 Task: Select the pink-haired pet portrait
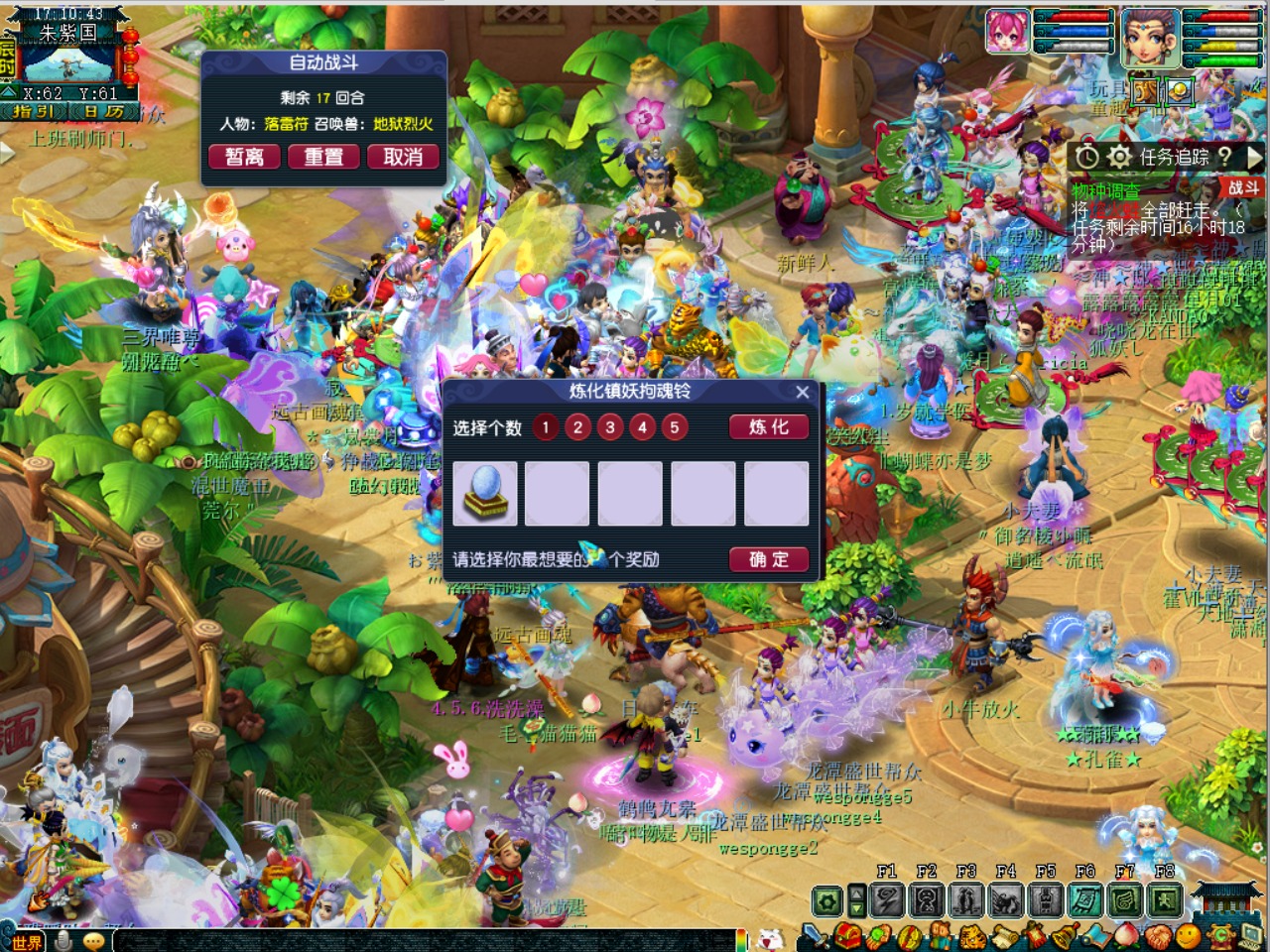pos(1007,32)
